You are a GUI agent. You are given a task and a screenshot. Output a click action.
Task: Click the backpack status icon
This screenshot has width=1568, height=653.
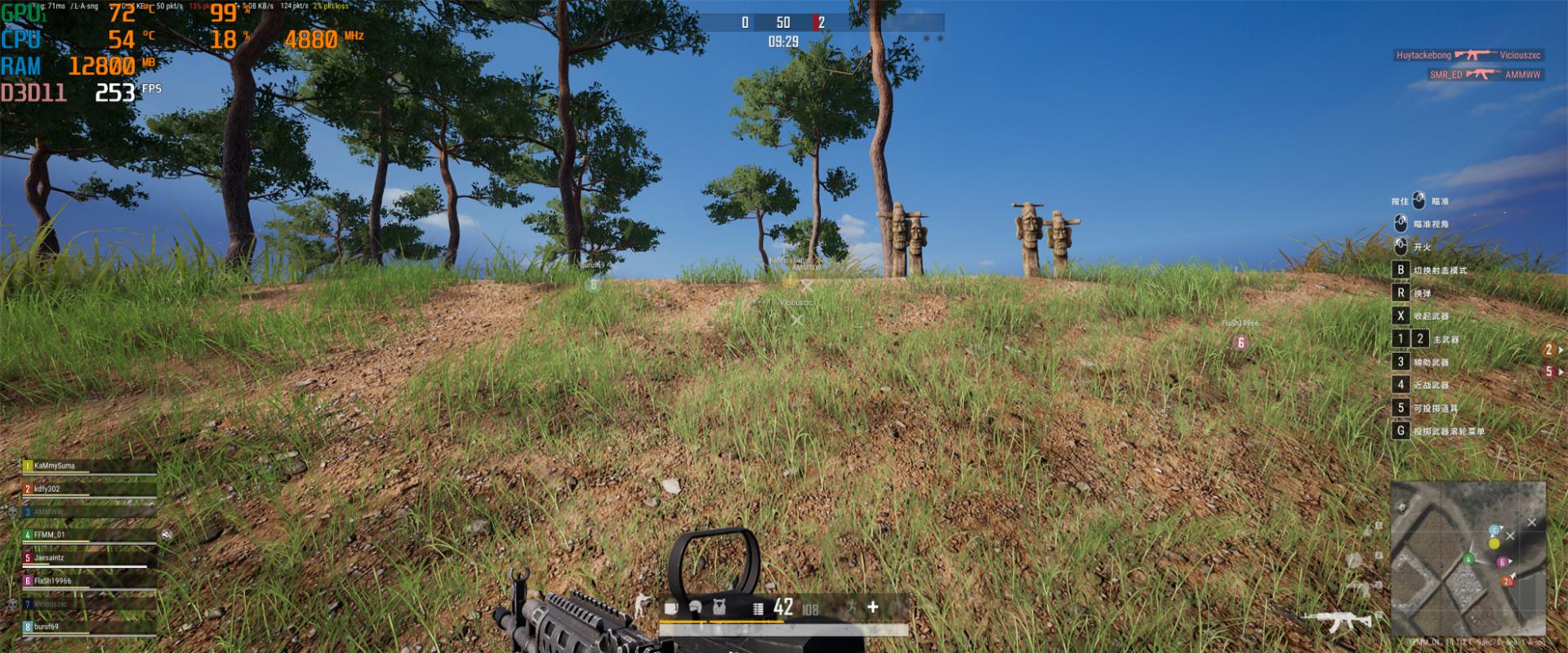click(671, 607)
